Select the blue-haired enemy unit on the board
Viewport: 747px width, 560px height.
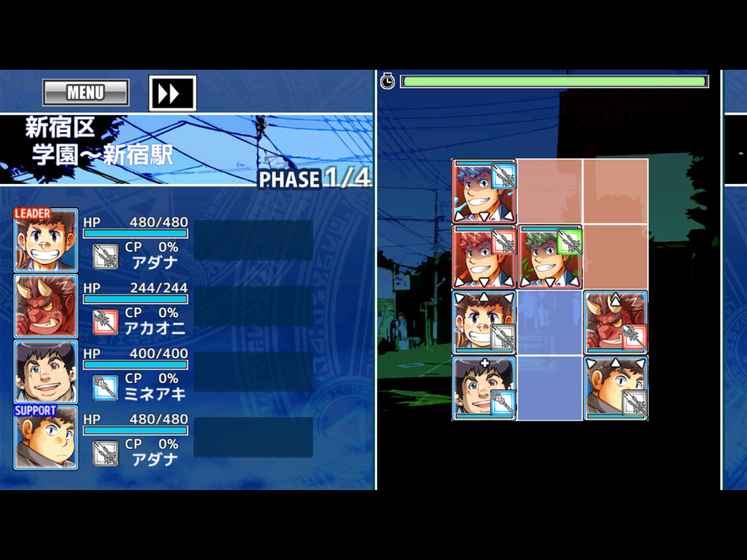(x=484, y=191)
